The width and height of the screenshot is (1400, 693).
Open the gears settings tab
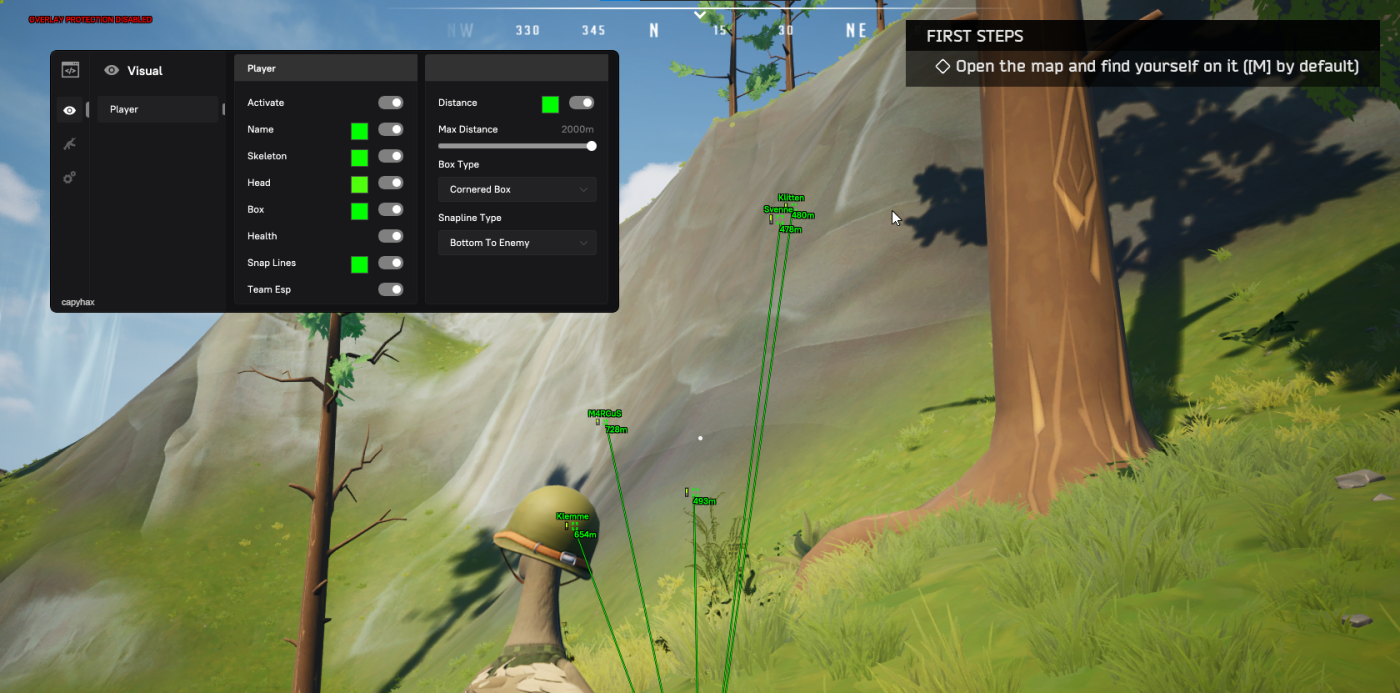pyautogui.click(x=69, y=178)
